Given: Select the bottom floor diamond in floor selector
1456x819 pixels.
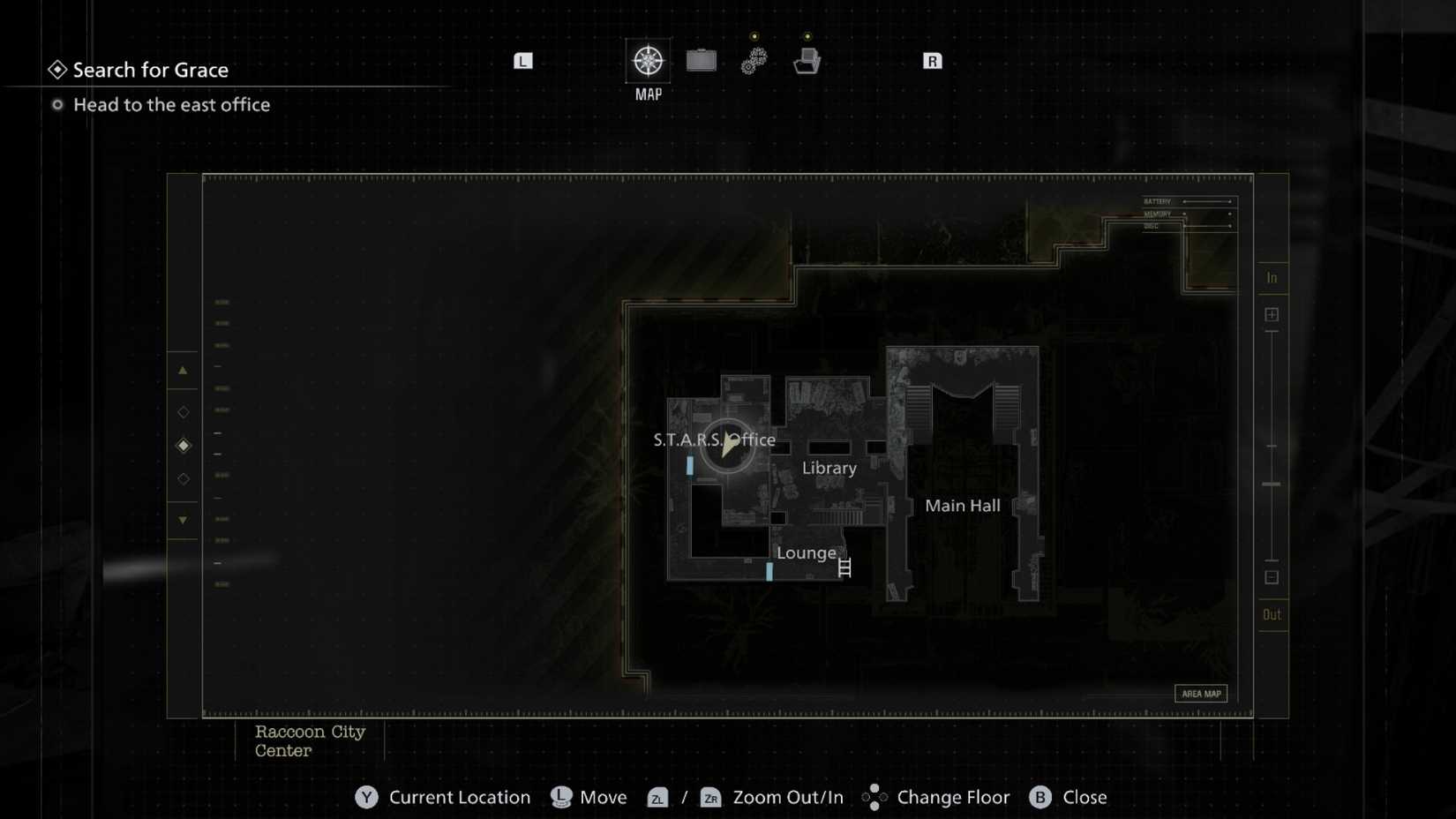Looking at the screenshot, I should [183, 479].
